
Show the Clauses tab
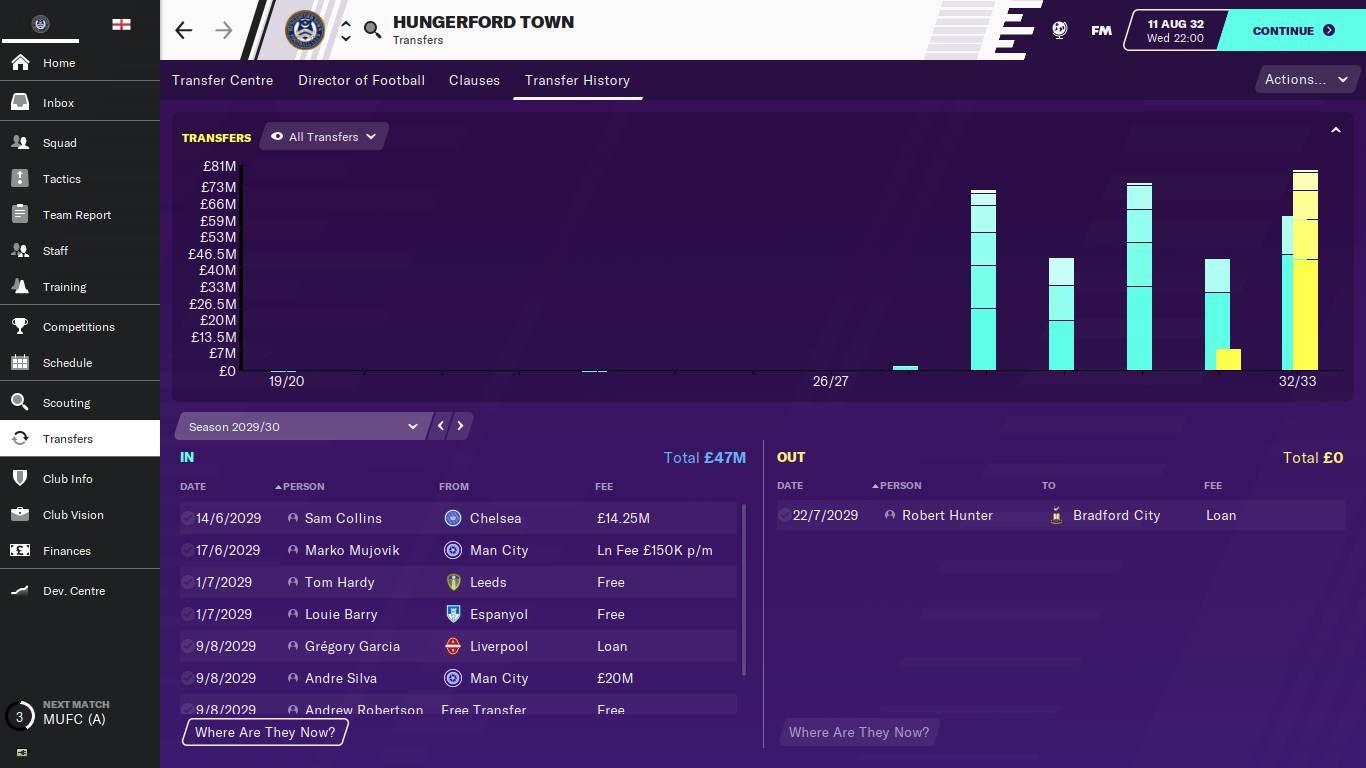click(x=474, y=80)
